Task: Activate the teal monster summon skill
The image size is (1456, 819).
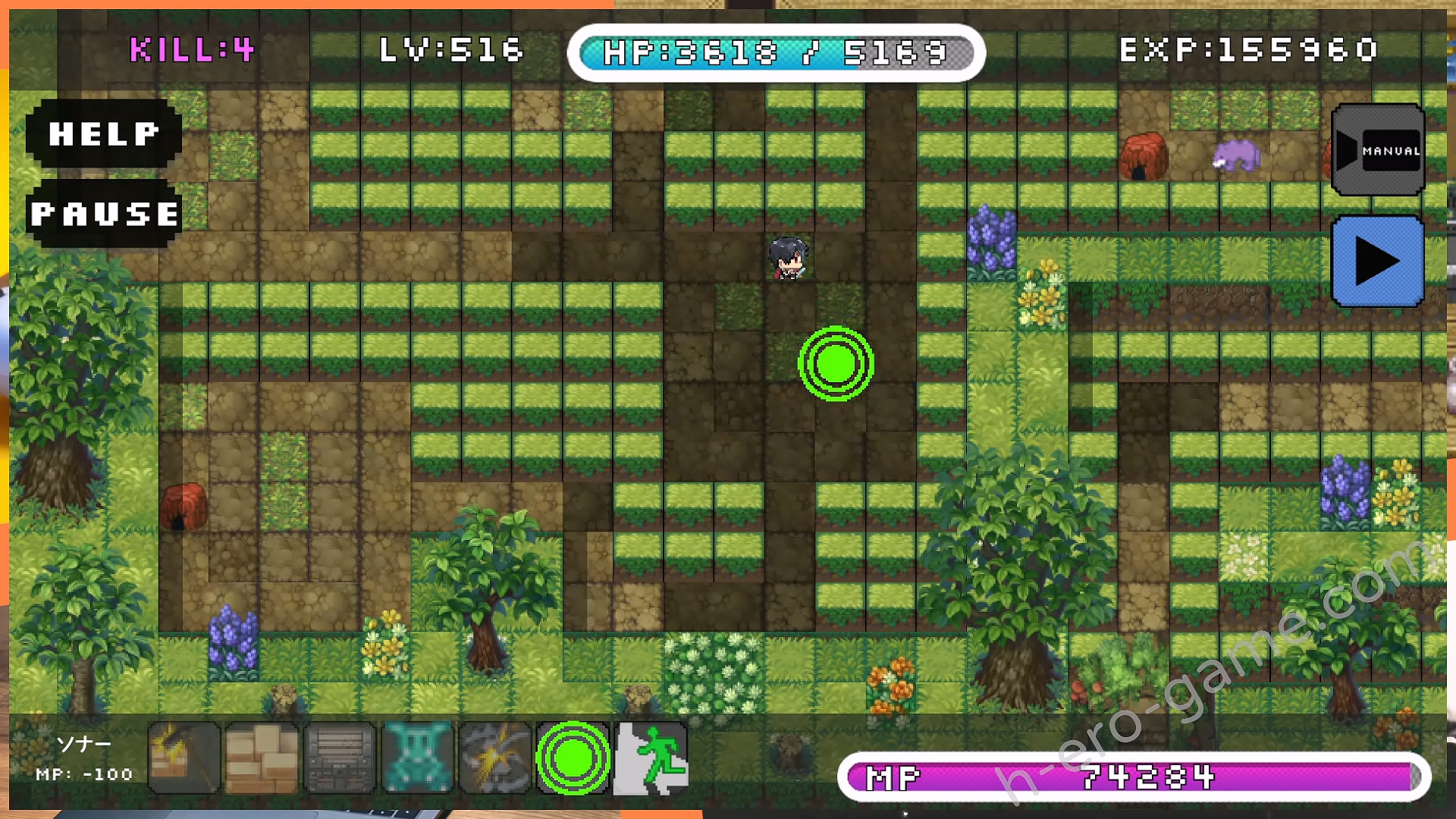Action: pyautogui.click(x=418, y=758)
